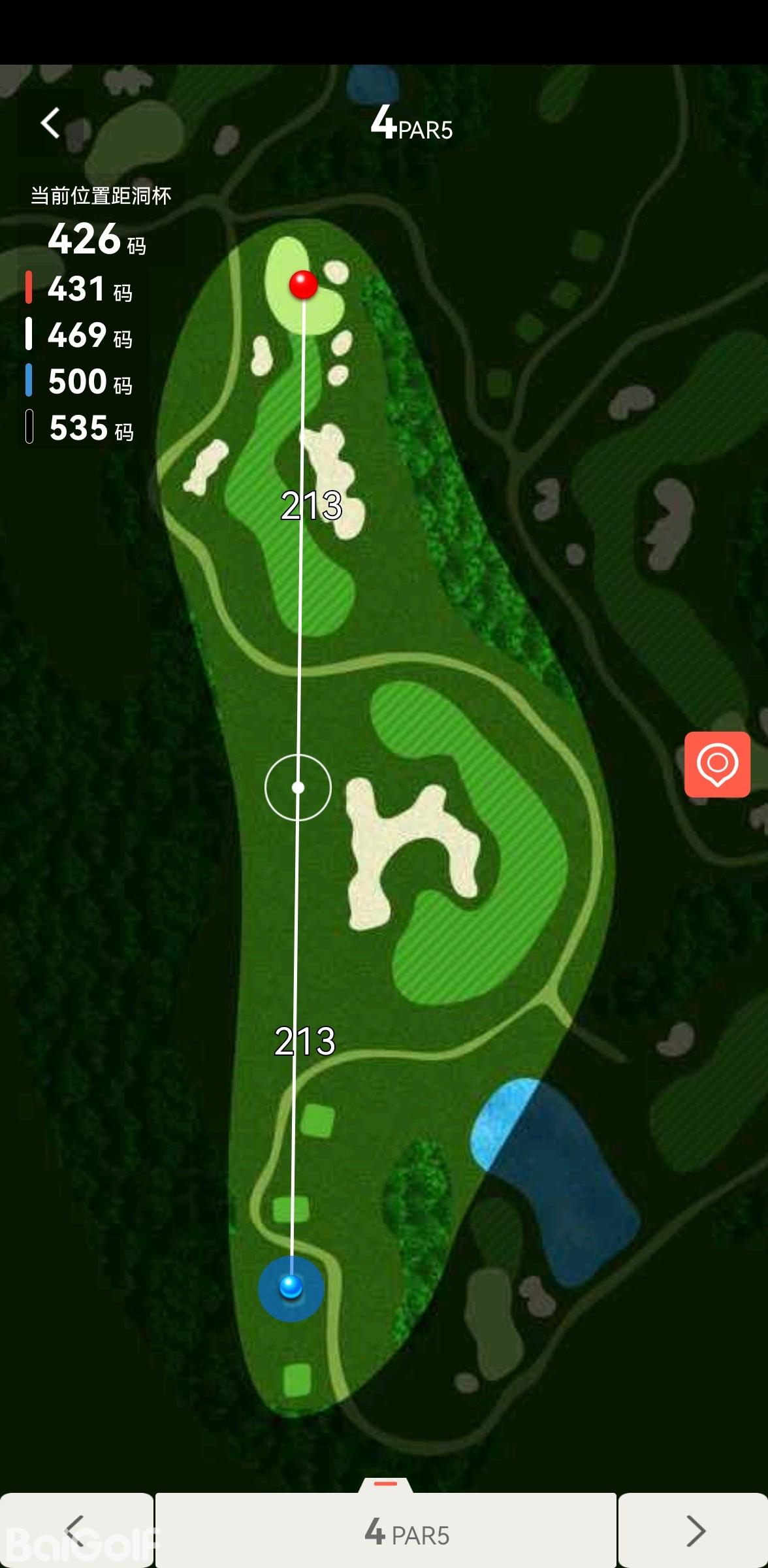Image resolution: width=768 pixels, height=1568 pixels.
Task: Tap the red location pin button
Action: tap(717, 764)
